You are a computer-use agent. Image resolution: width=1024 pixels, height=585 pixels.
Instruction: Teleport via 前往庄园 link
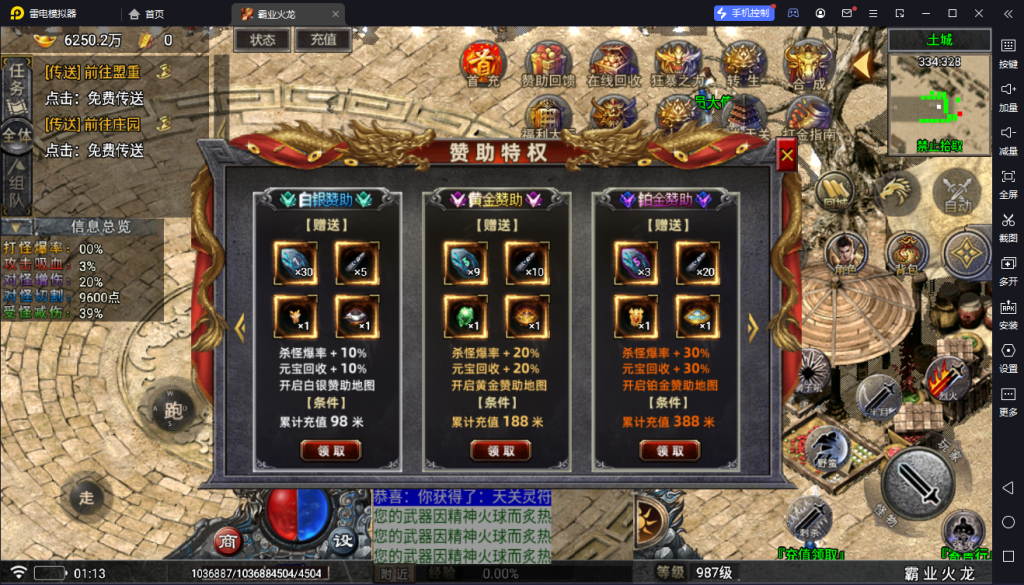click(x=93, y=125)
